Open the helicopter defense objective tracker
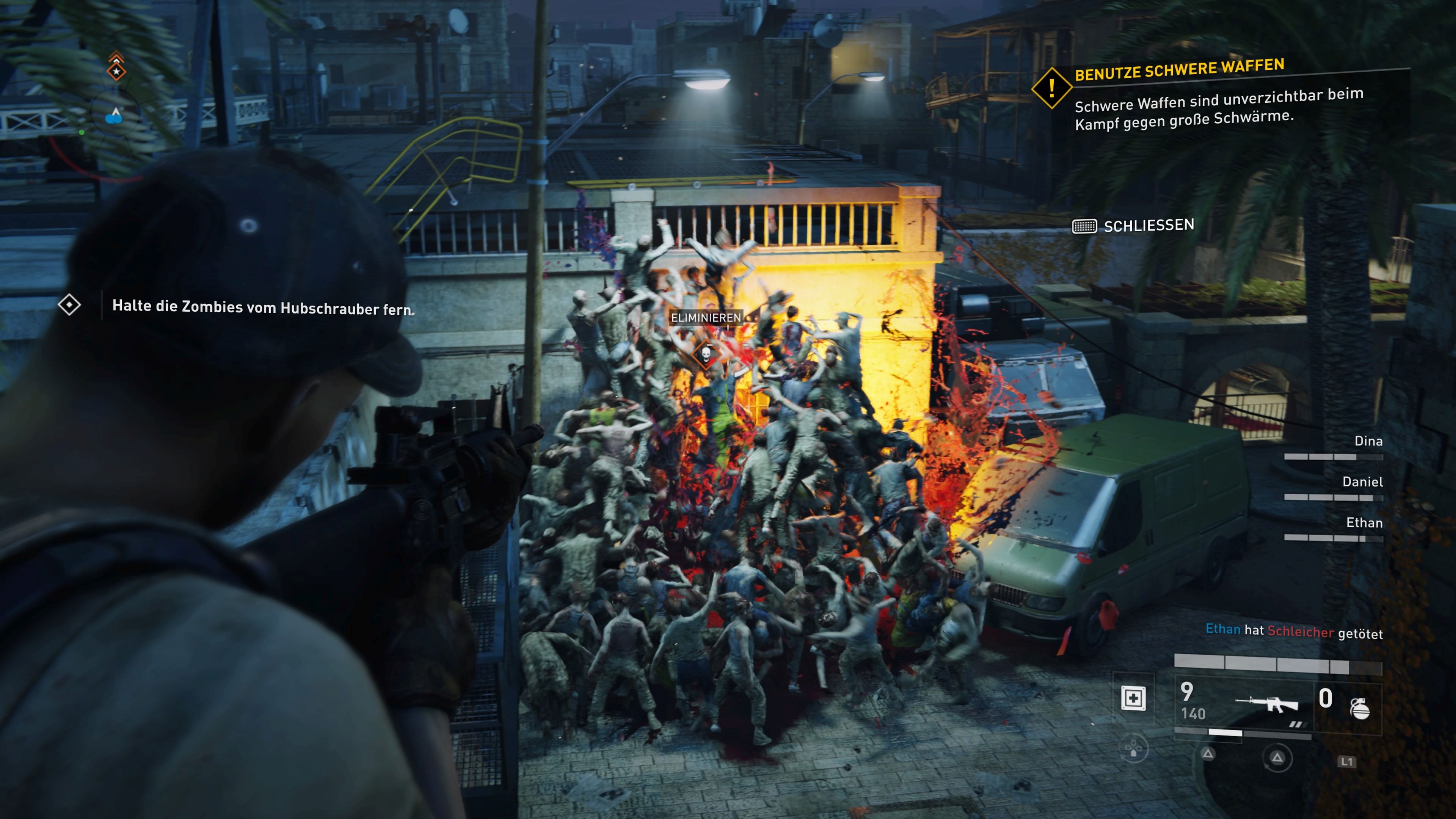Image resolution: width=1456 pixels, height=819 pixels. pos(69,305)
